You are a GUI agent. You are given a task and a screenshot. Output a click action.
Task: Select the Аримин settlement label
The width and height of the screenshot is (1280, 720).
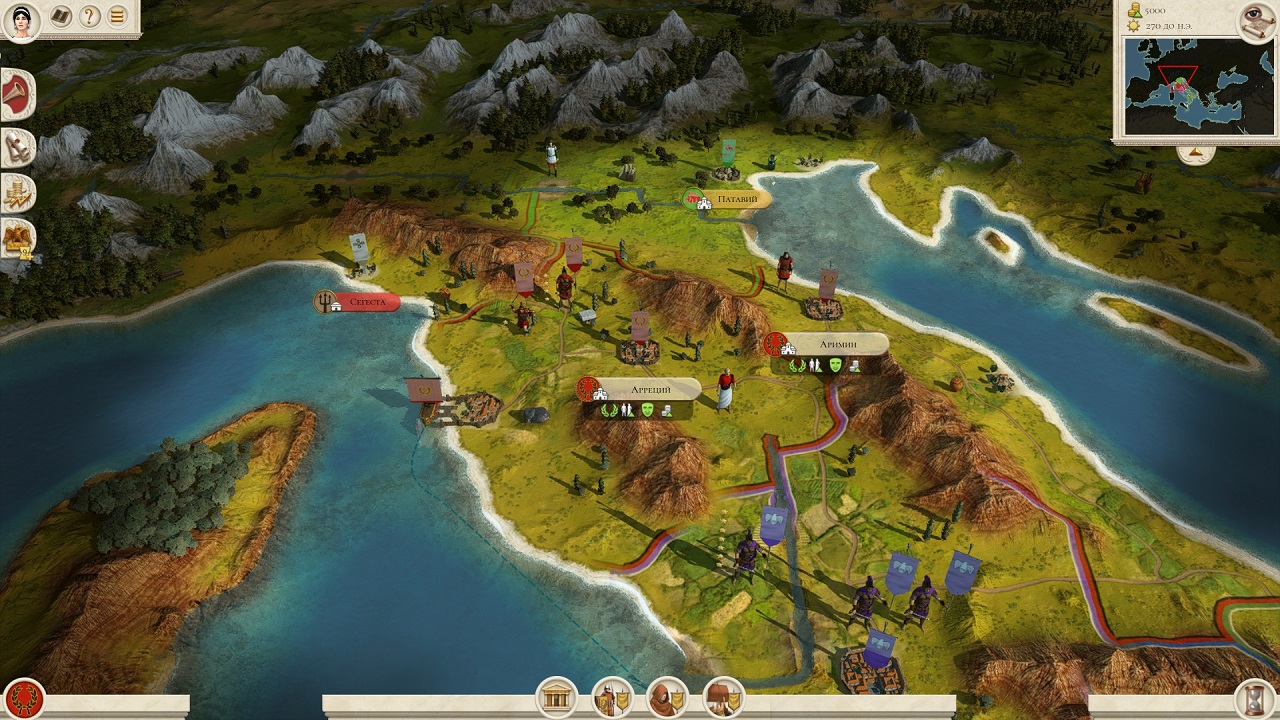coord(838,343)
